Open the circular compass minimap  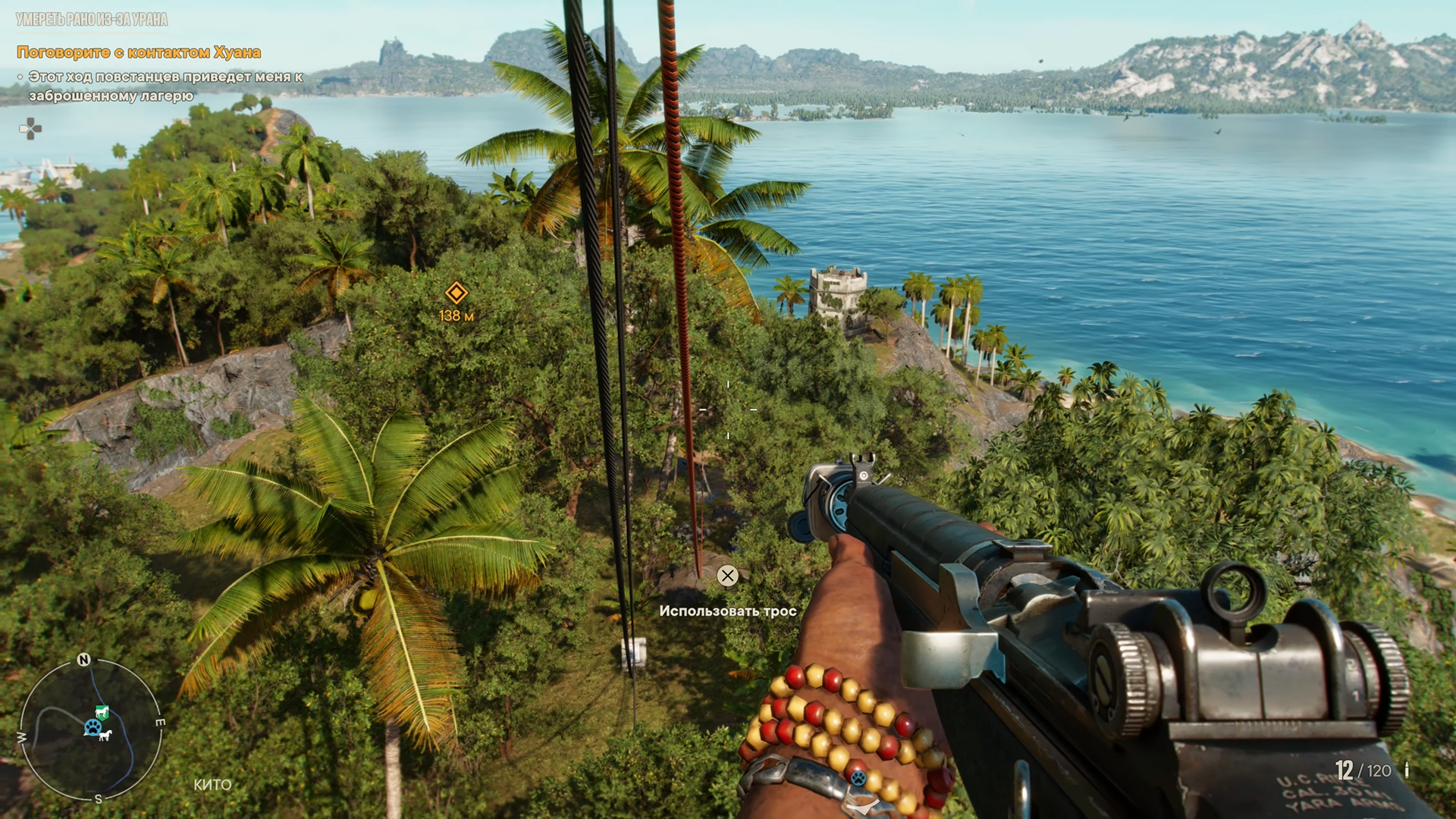(90, 730)
